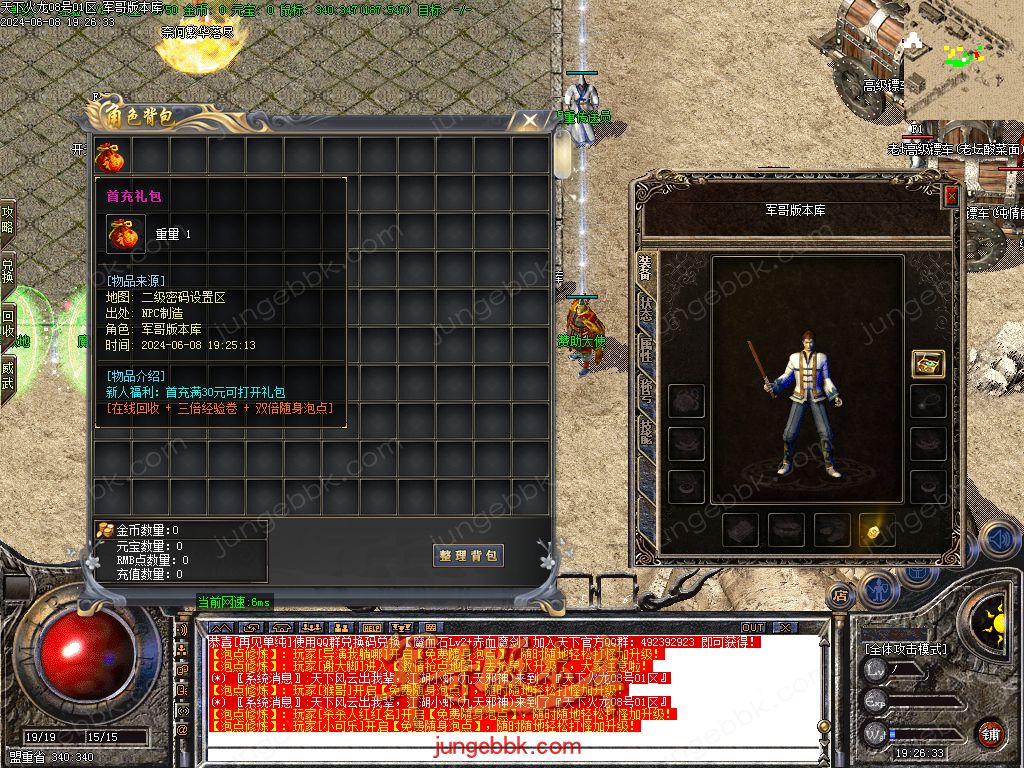Viewport: 1024px width, 768px height.
Task: Toggle the 全体攻击模式 attack mode label
Action: [x=904, y=650]
